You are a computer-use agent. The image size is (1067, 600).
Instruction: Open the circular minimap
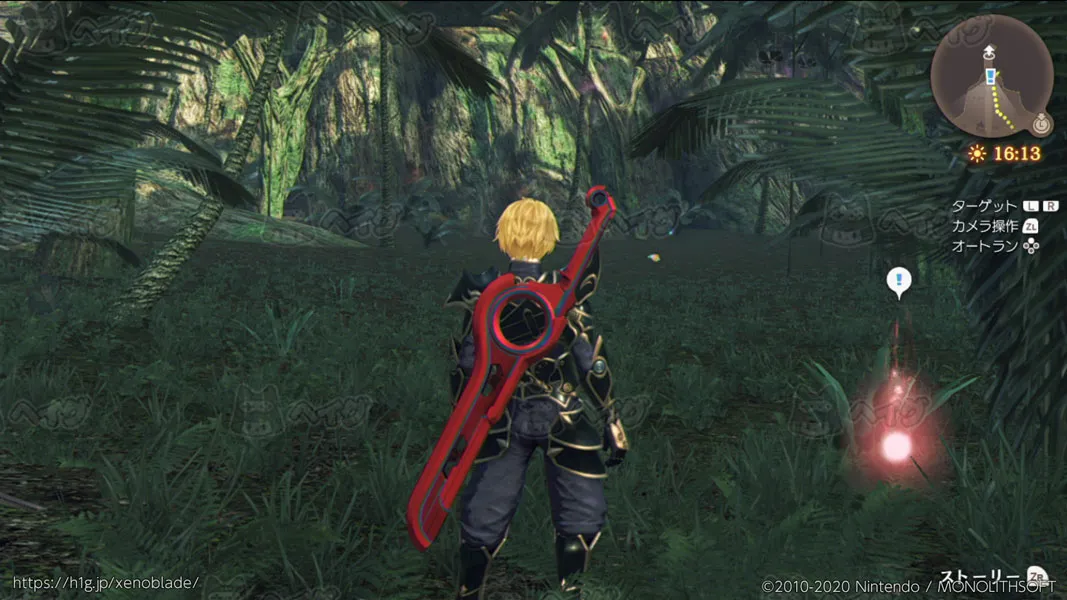990,76
